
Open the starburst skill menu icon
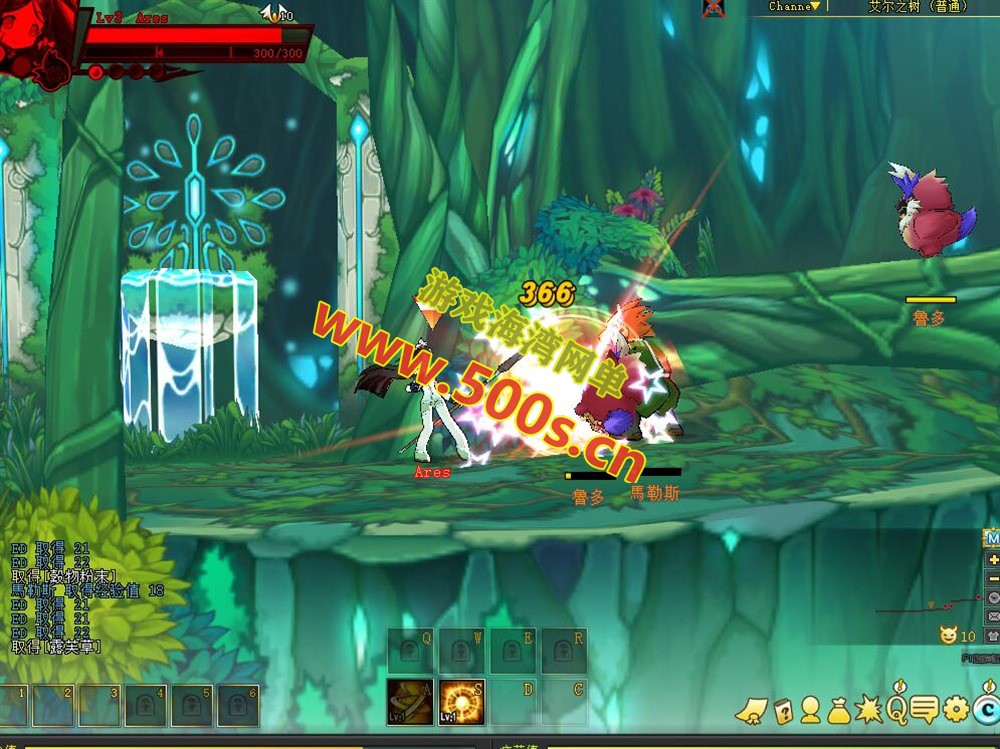tap(867, 710)
